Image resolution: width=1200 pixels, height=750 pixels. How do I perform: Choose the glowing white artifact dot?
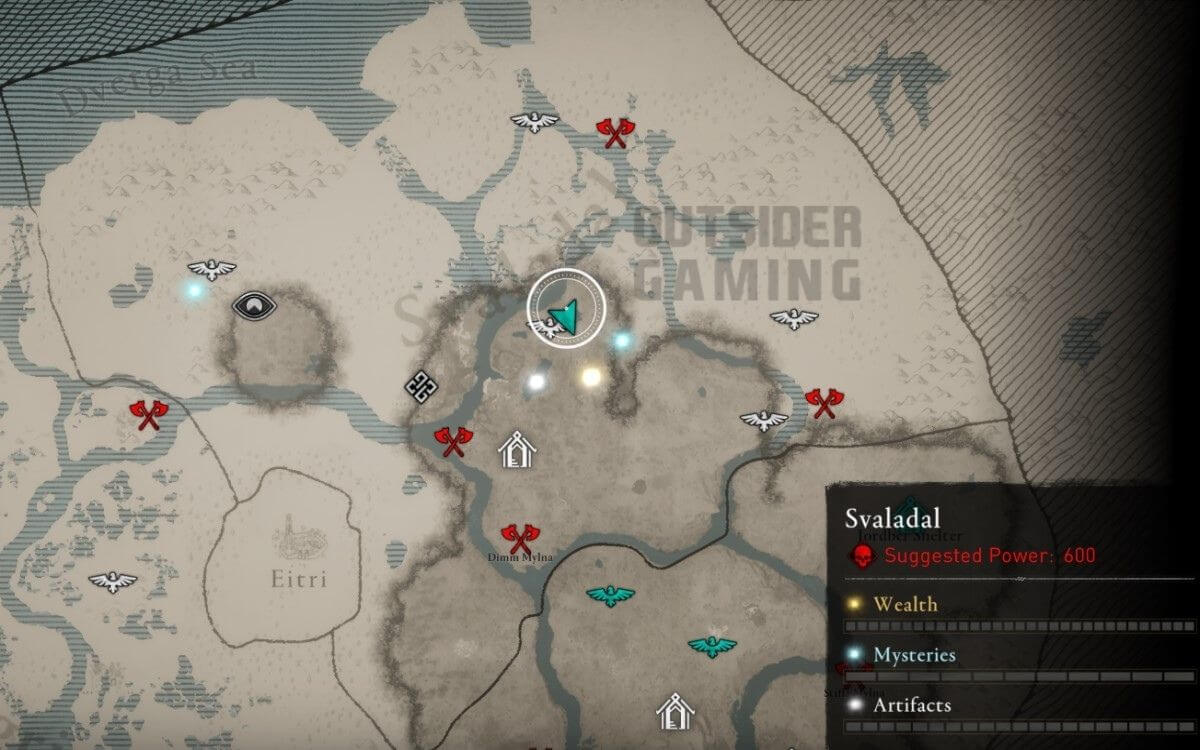(537, 381)
